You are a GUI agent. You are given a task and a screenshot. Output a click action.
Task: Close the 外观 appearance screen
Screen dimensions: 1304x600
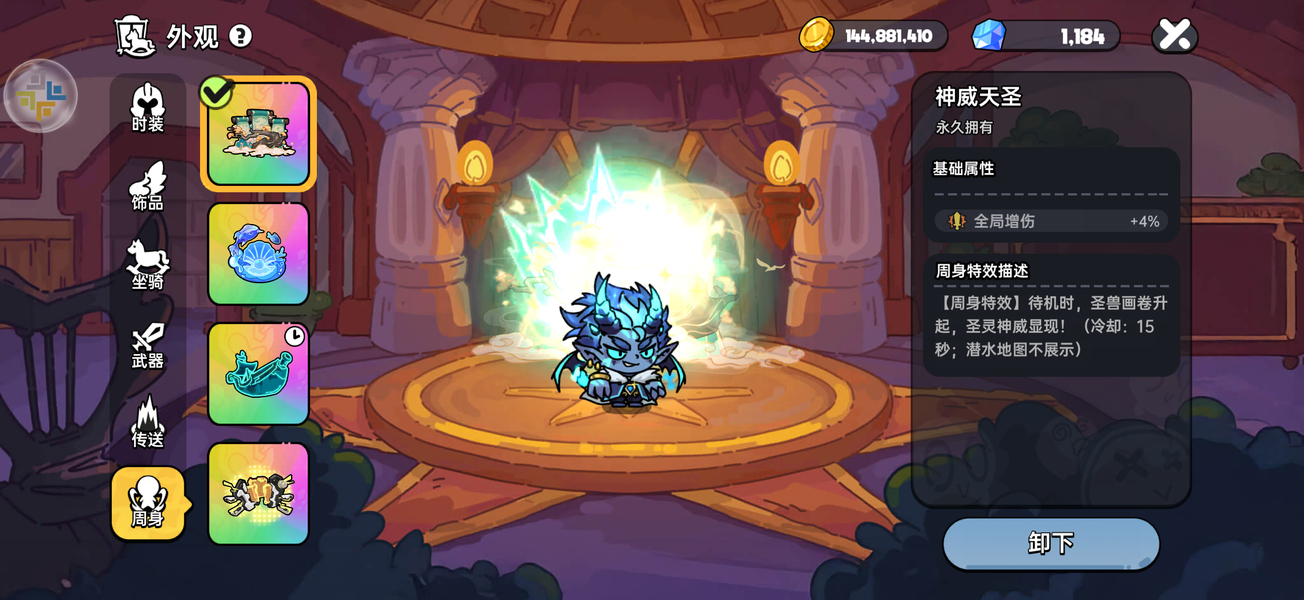pos(1175,36)
